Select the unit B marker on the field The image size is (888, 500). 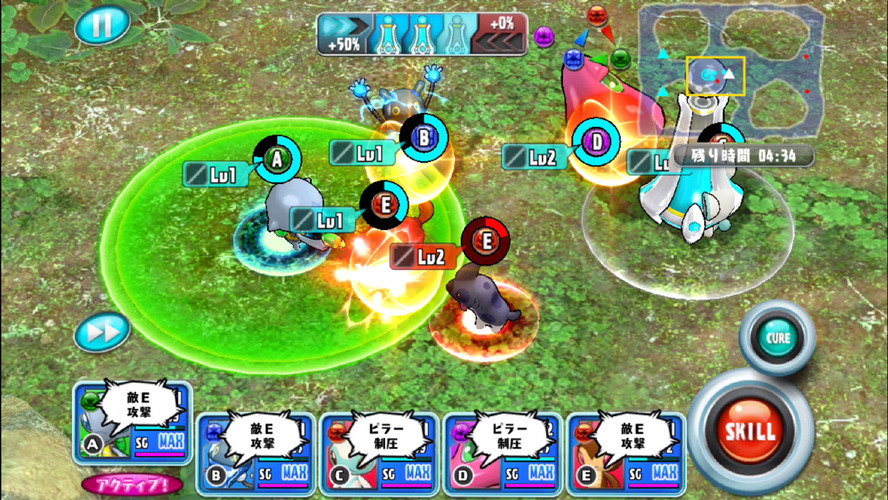click(x=423, y=139)
